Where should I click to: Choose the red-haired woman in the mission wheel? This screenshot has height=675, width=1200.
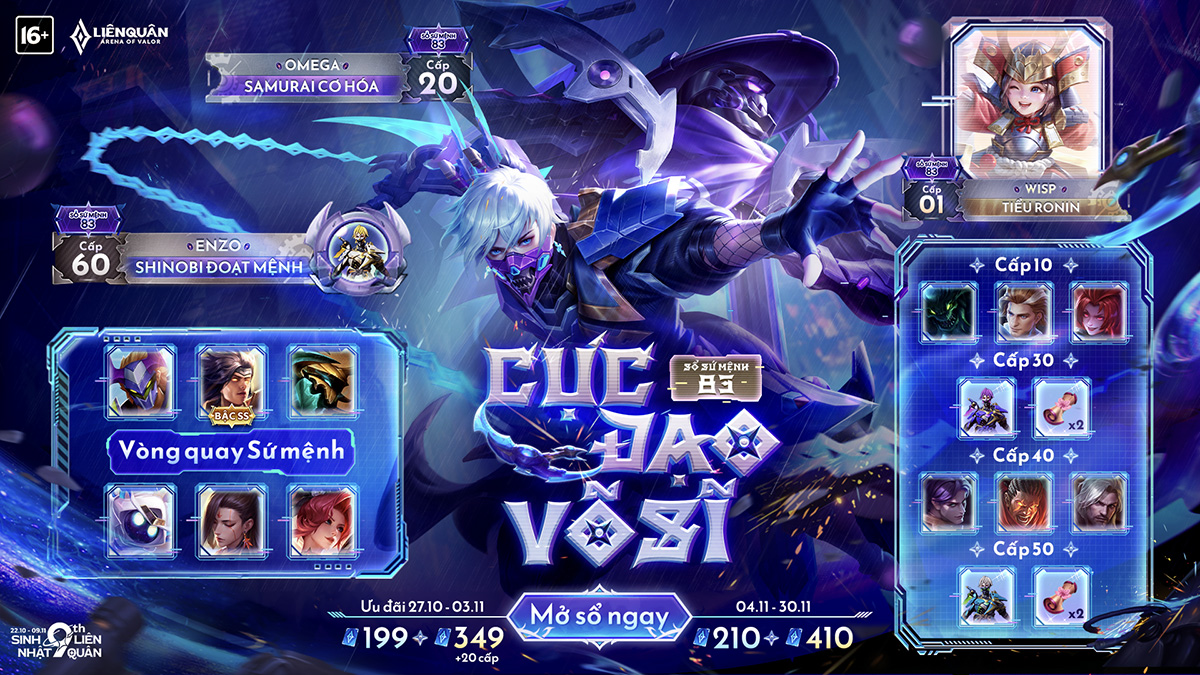coord(322,521)
